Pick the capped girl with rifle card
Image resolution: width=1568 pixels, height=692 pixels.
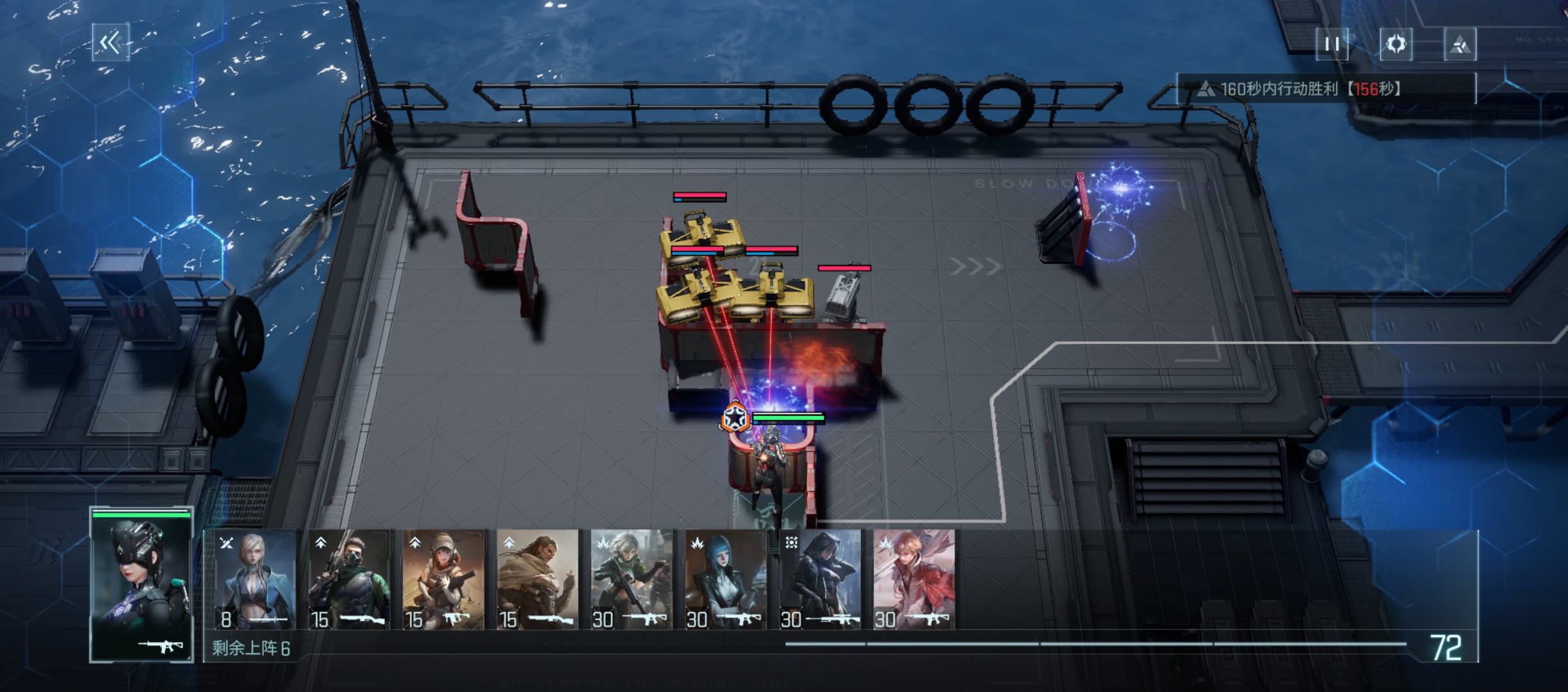pos(443,579)
